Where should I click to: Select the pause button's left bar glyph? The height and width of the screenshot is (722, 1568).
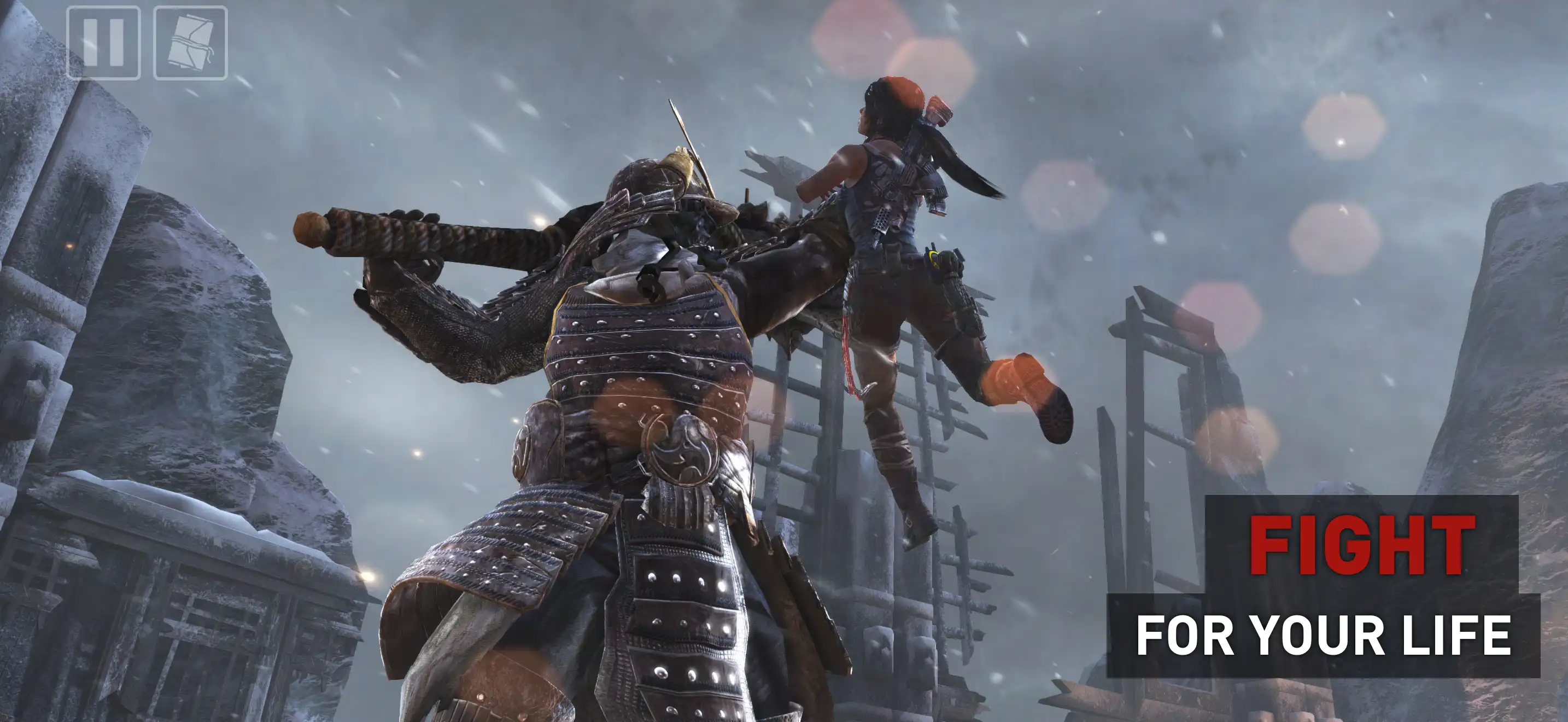[x=90, y=42]
